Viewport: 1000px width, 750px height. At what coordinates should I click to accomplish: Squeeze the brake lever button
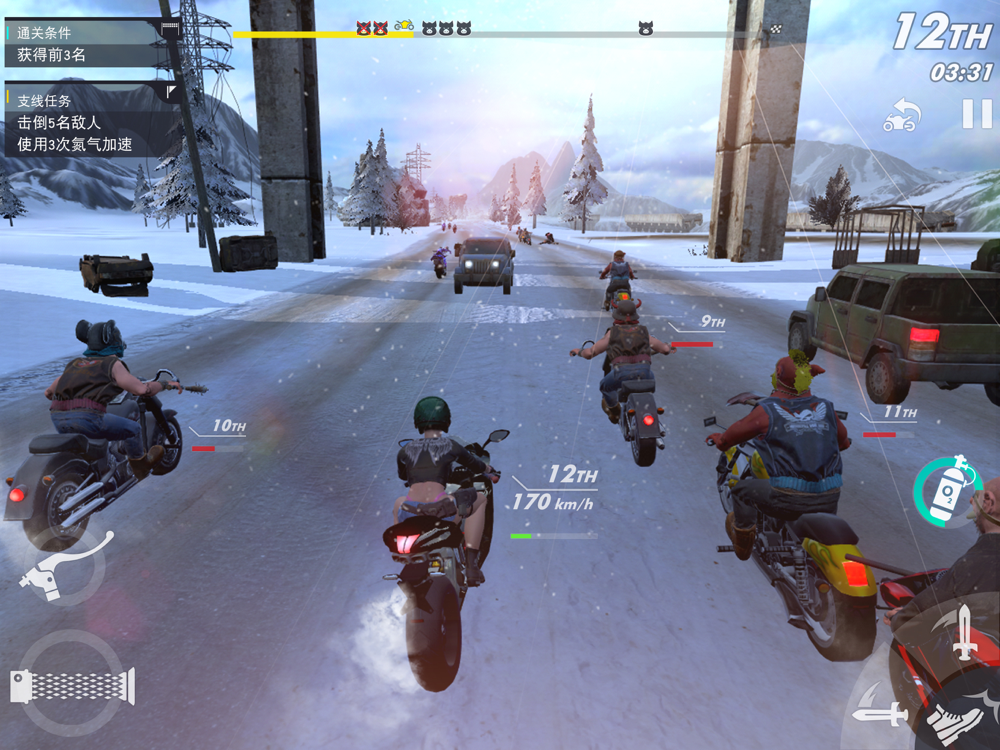tap(62, 569)
